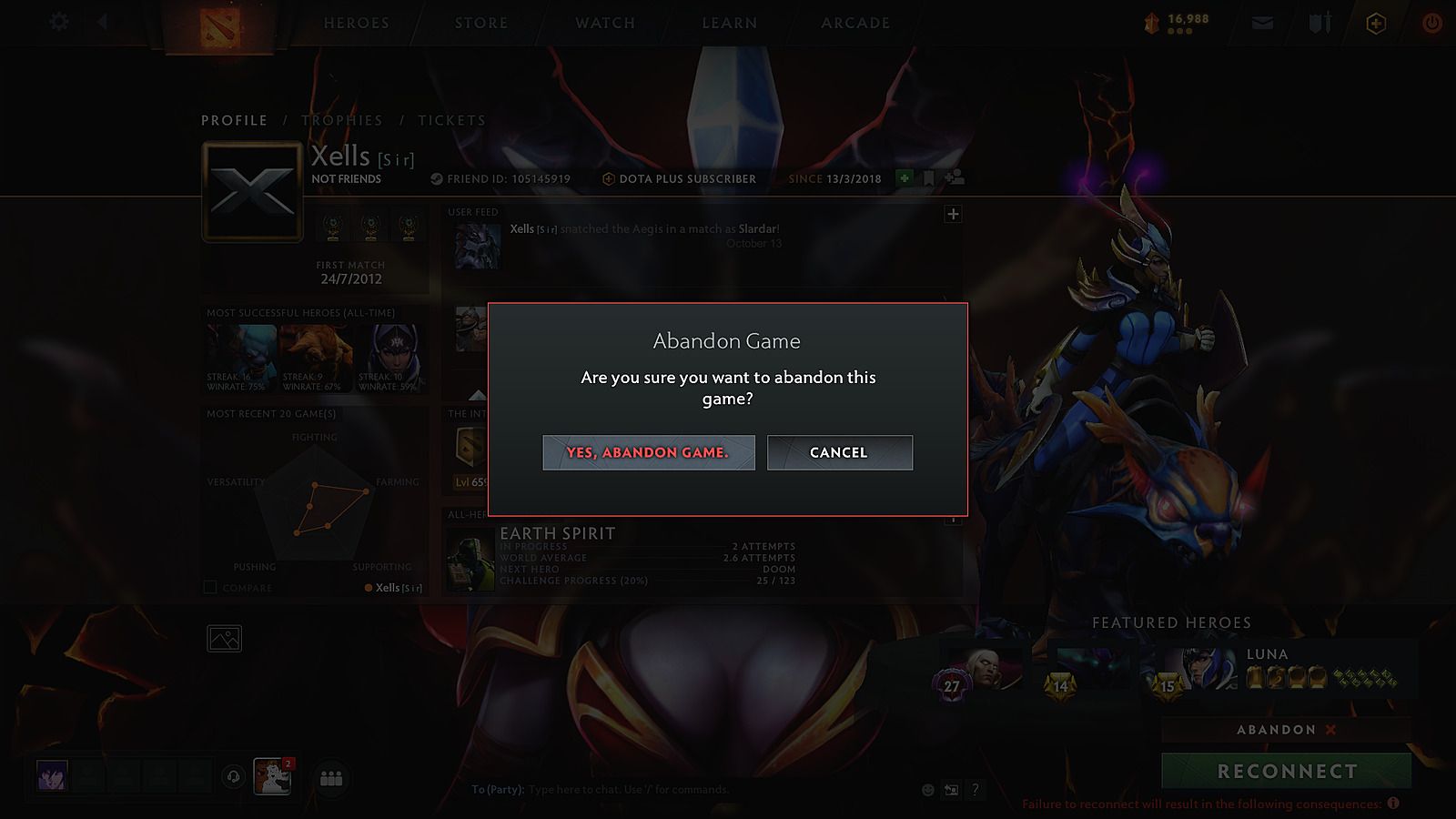Screen dimensions: 1456x819
Task: Enable the Compare checkbox under the radar chart
Action: (x=209, y=588)
